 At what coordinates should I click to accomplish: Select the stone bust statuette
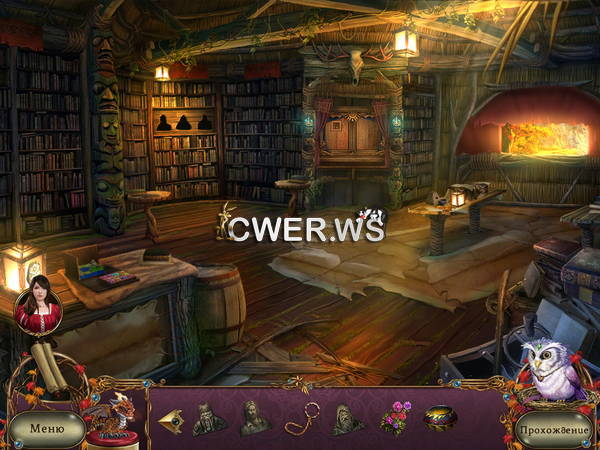(x=254, y=417)
